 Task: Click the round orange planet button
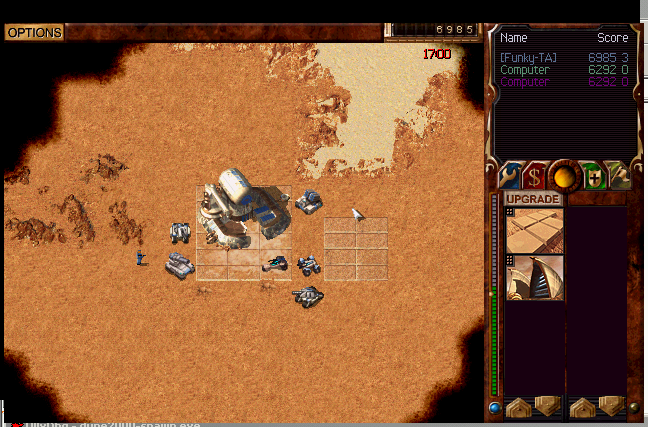pos(565,176)
